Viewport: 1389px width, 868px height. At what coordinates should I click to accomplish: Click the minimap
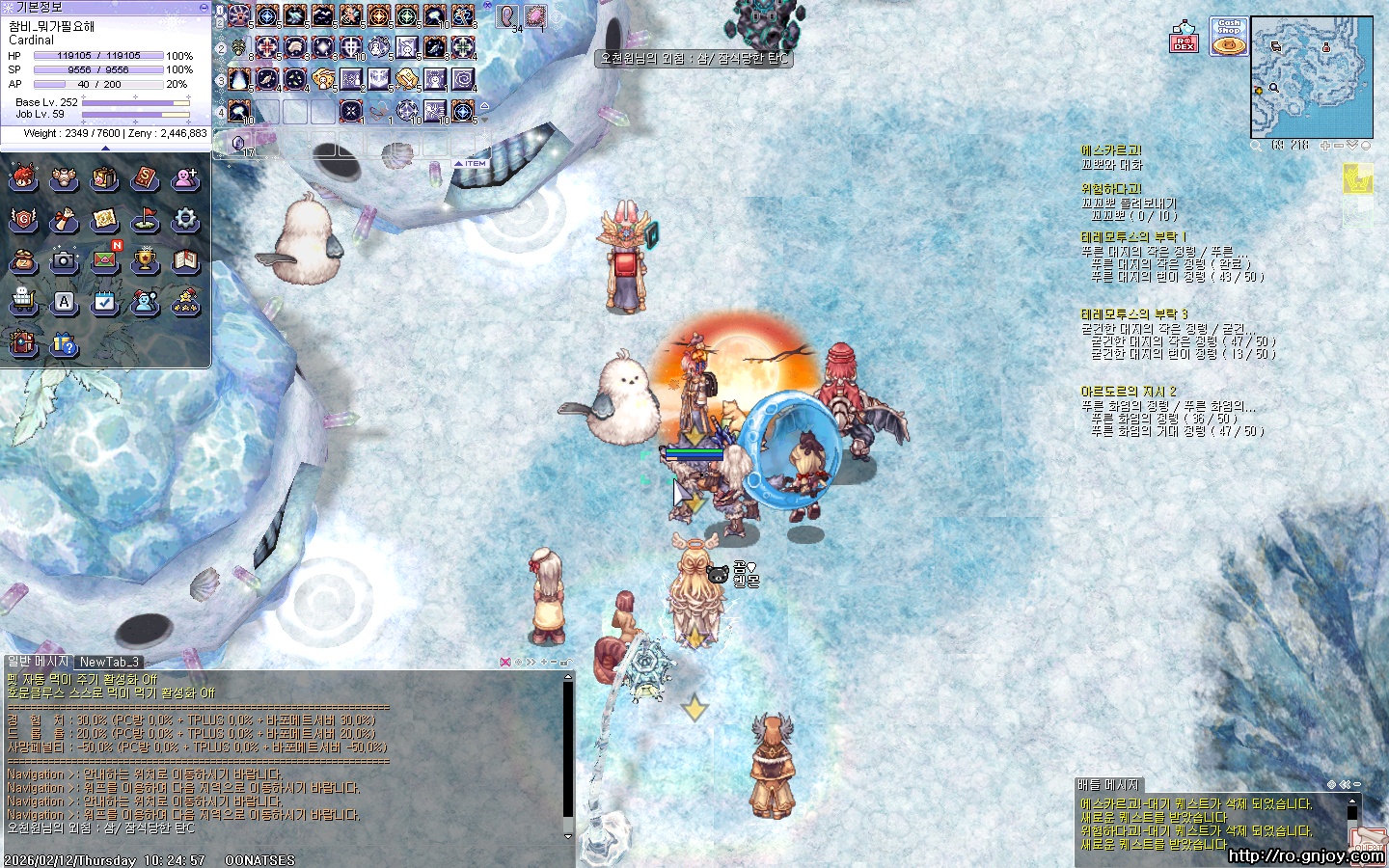coord(1311,77)
